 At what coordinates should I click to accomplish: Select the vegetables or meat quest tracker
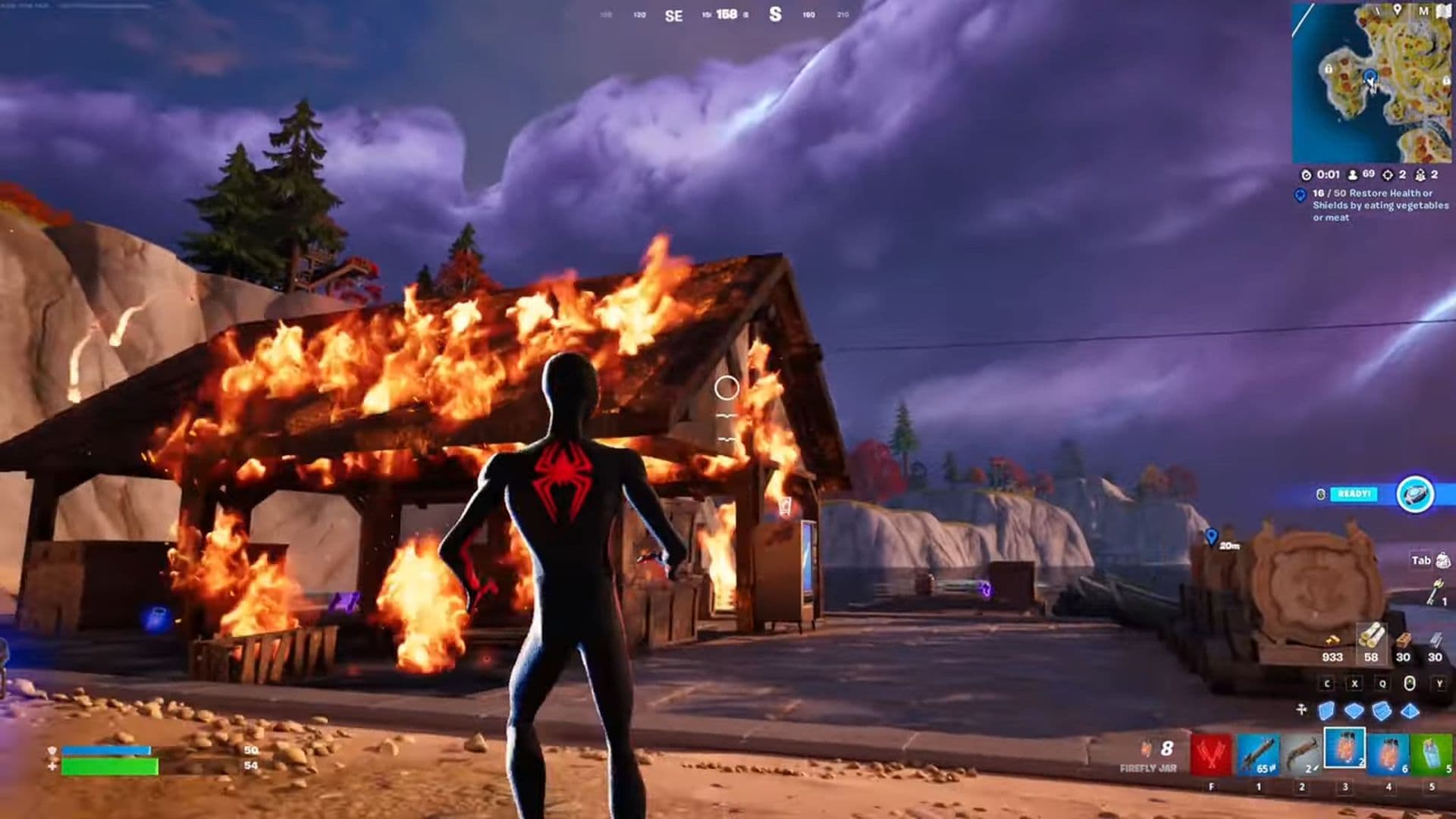(x=1379, y=205)
